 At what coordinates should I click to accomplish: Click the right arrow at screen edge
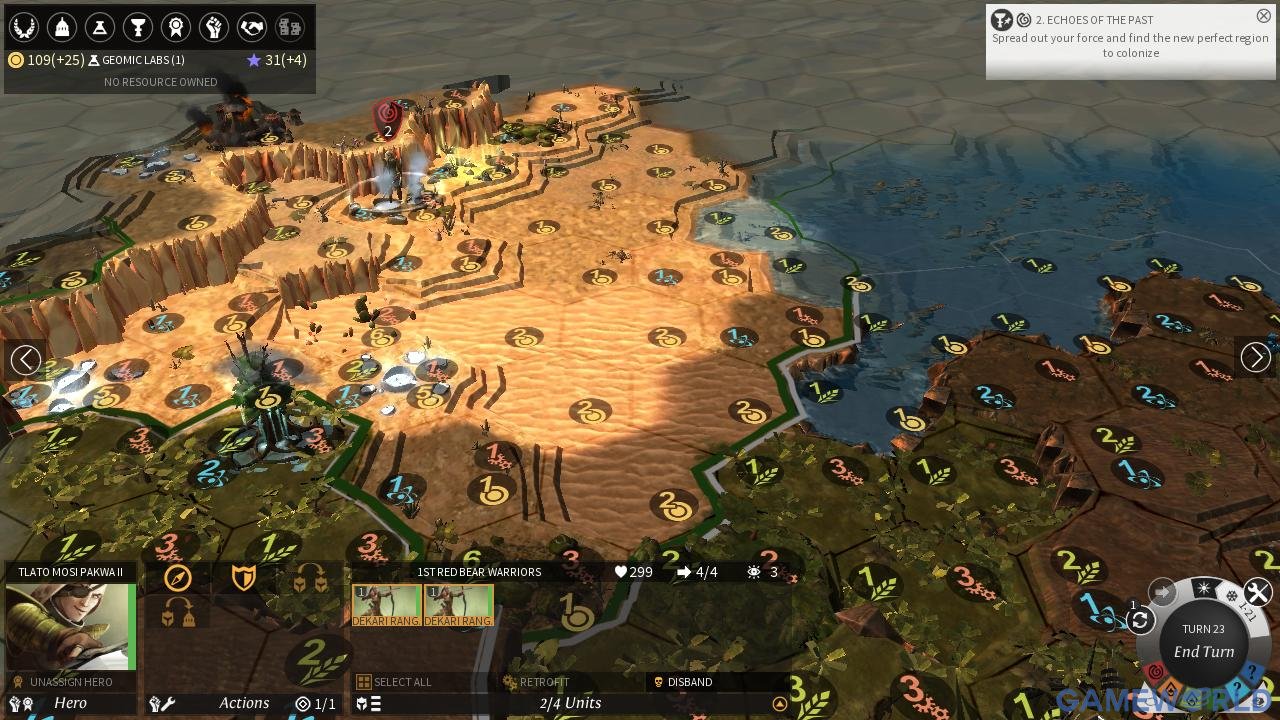[x=1255, y=357]
